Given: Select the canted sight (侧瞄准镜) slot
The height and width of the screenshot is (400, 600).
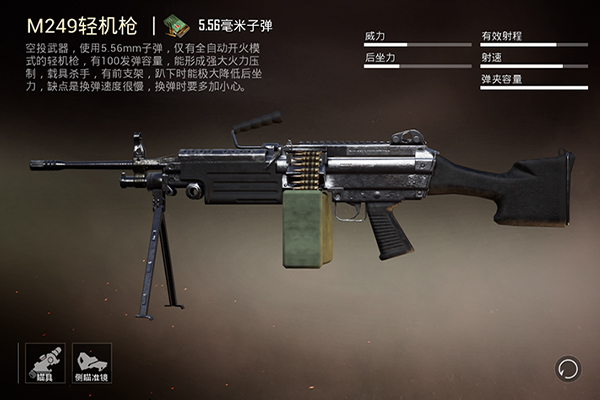Looking at the screenshot, I should pyautogui.click(x=92, y=362).
